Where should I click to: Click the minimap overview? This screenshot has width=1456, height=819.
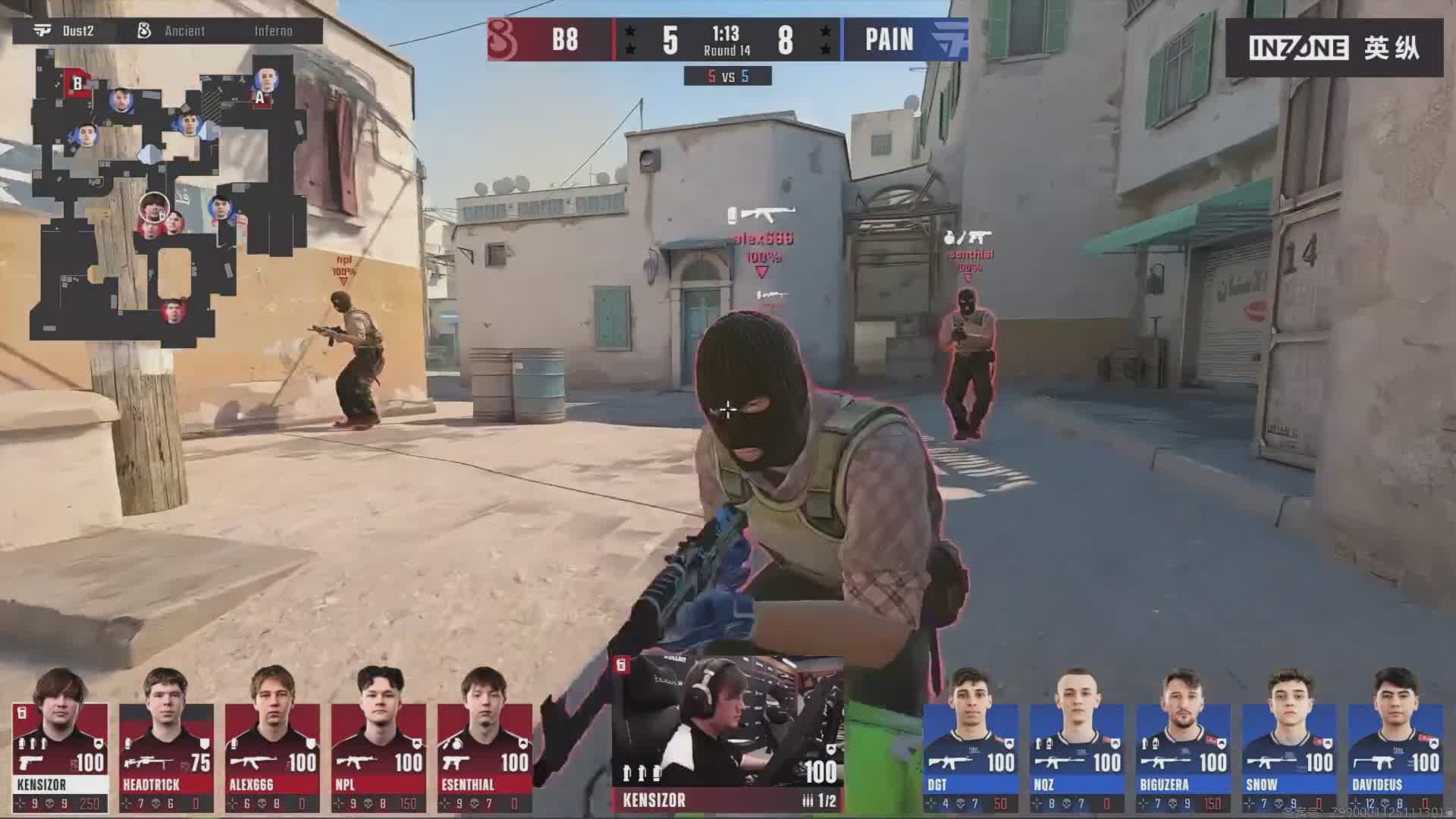(x=167, y=197)
